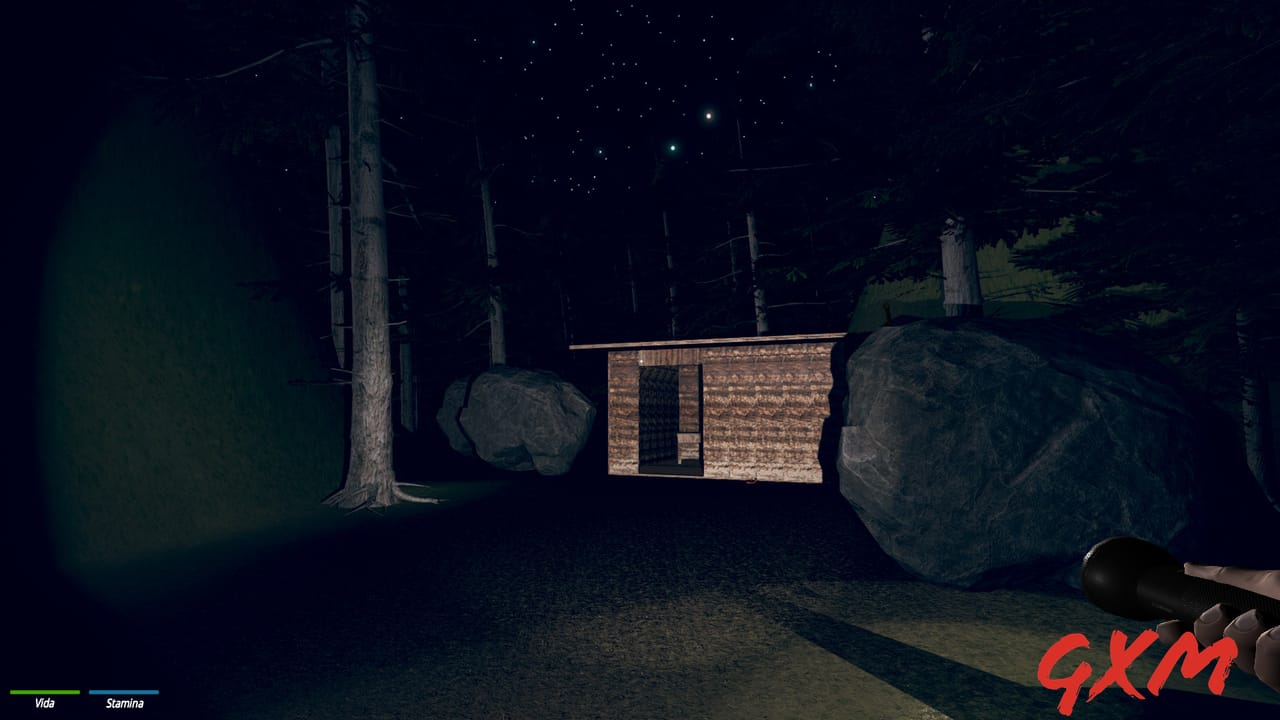Image resolution: width=1280 pixels, height=720 pixels.
Task: Click the bright white star overhead
Action: (x=709, y=117)
